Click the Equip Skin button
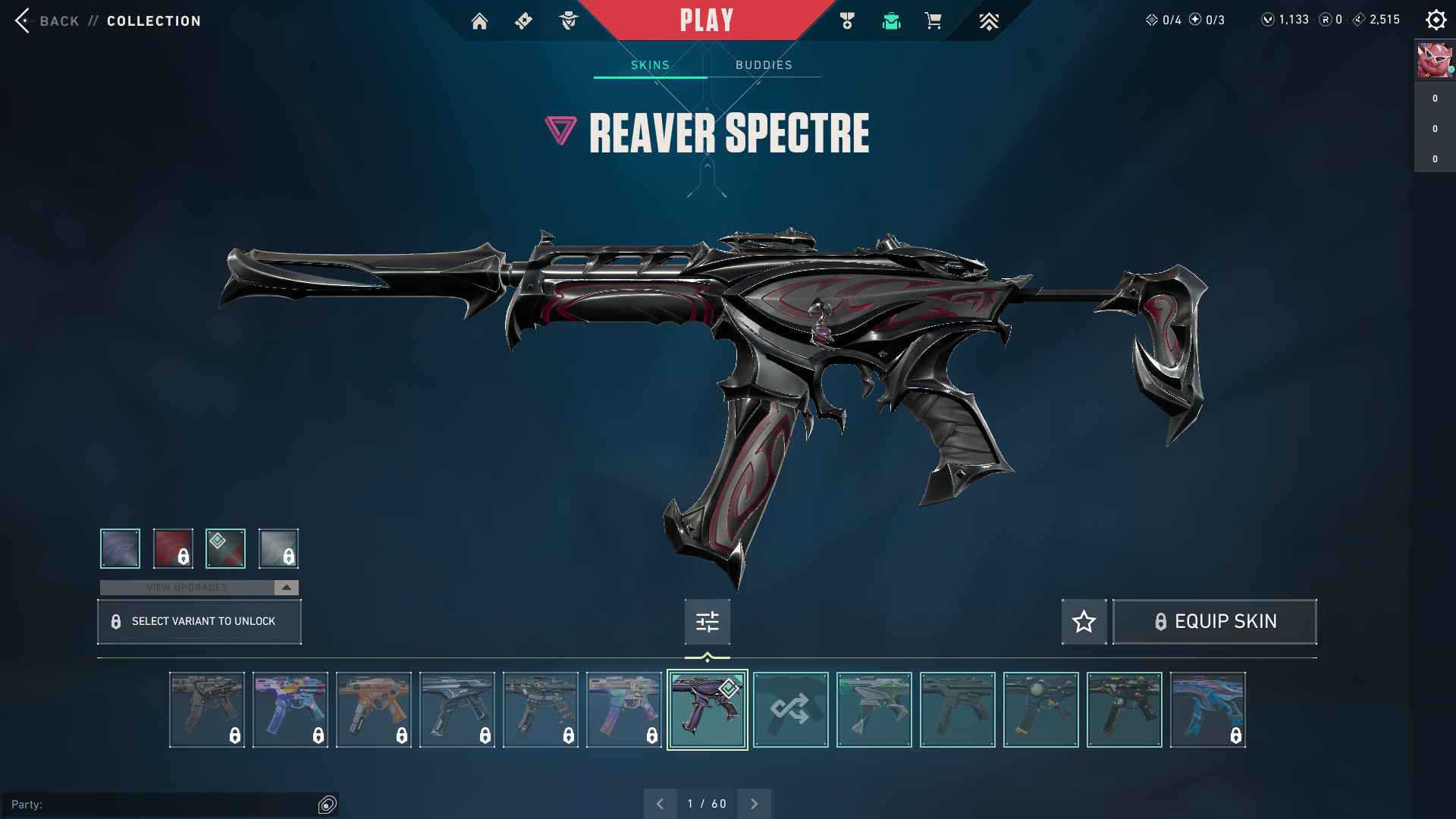The image size is (1456, 819). click(x=1214, y=622)
